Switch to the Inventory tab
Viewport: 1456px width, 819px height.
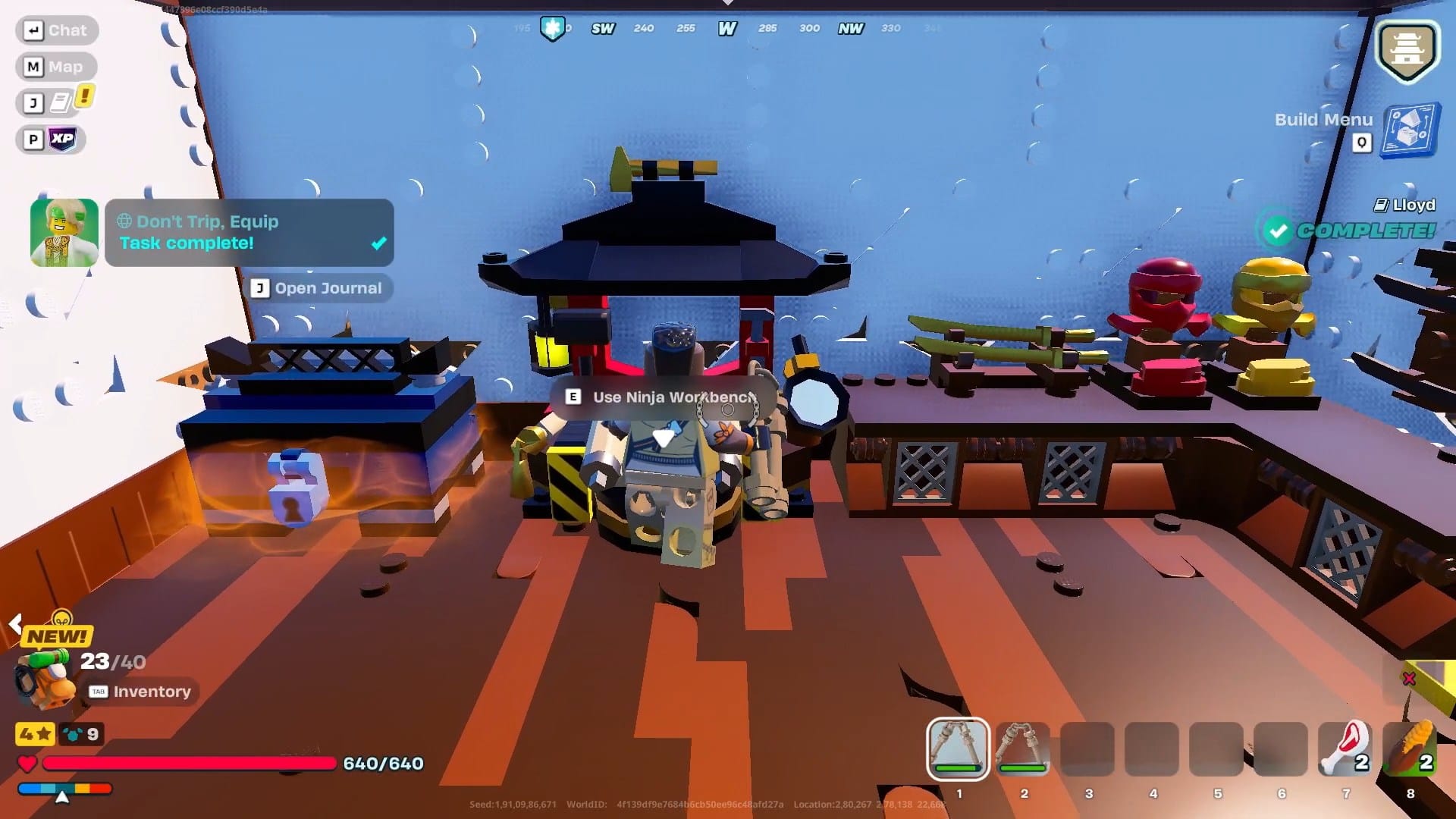tap(140, 691)
